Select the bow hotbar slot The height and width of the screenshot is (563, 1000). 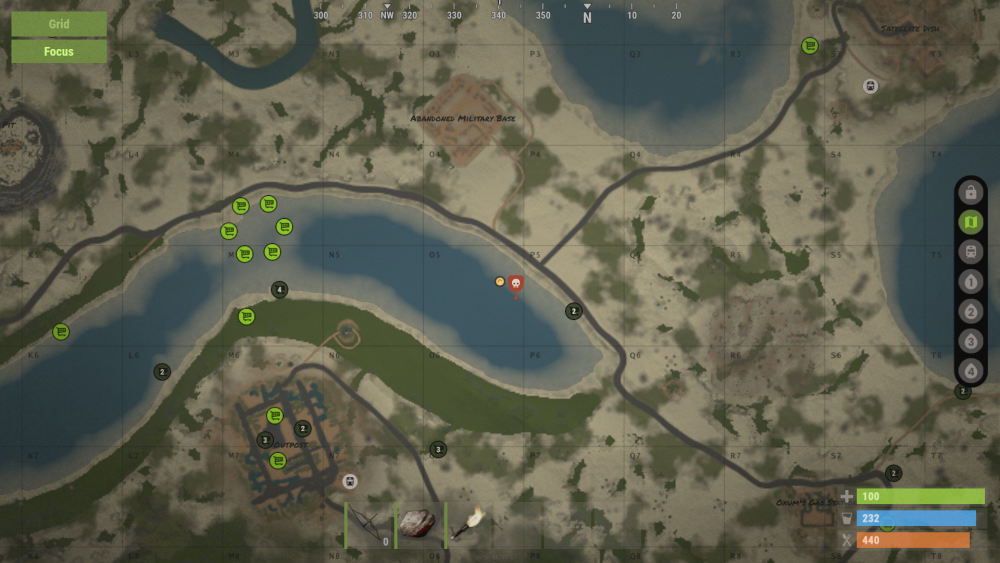tap(370, 525)
